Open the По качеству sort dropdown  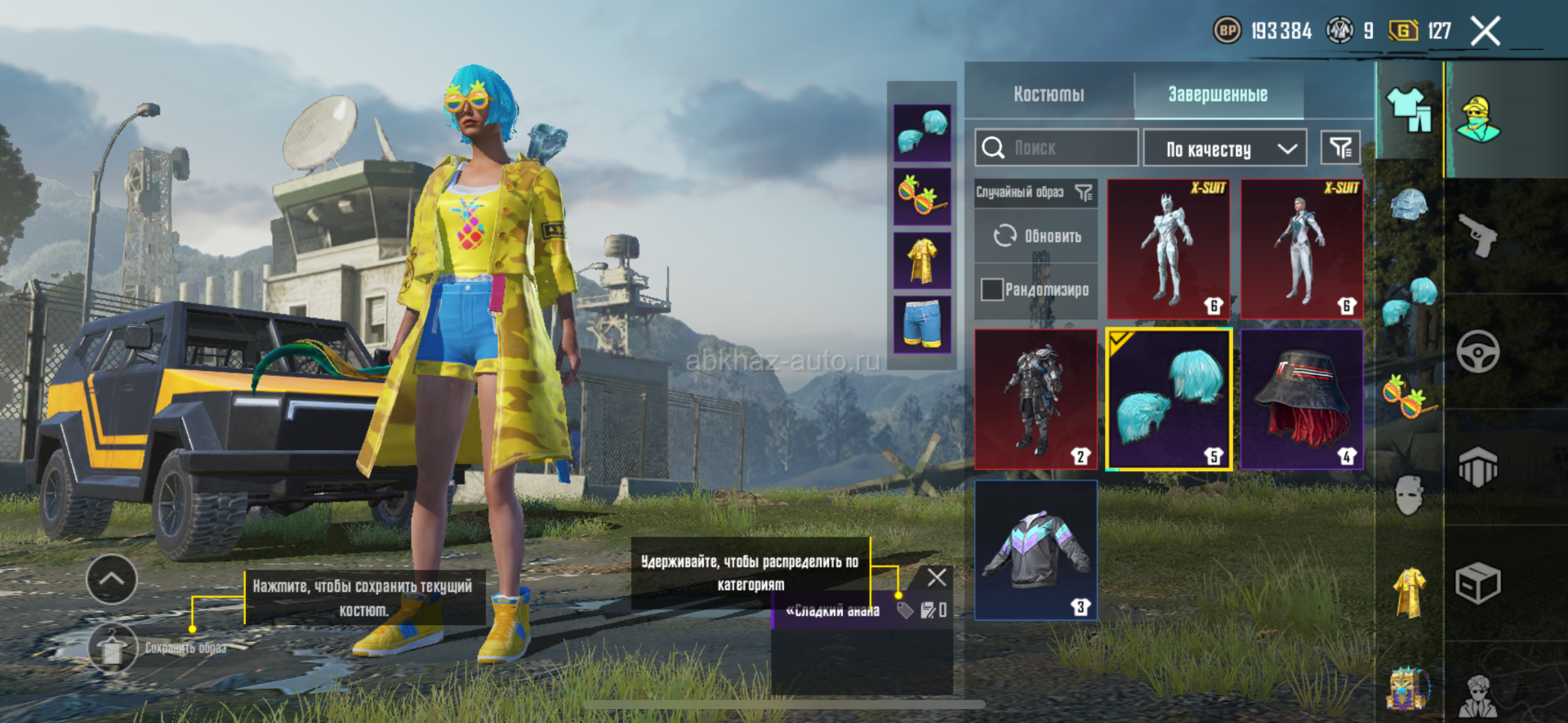(1224, 149)
